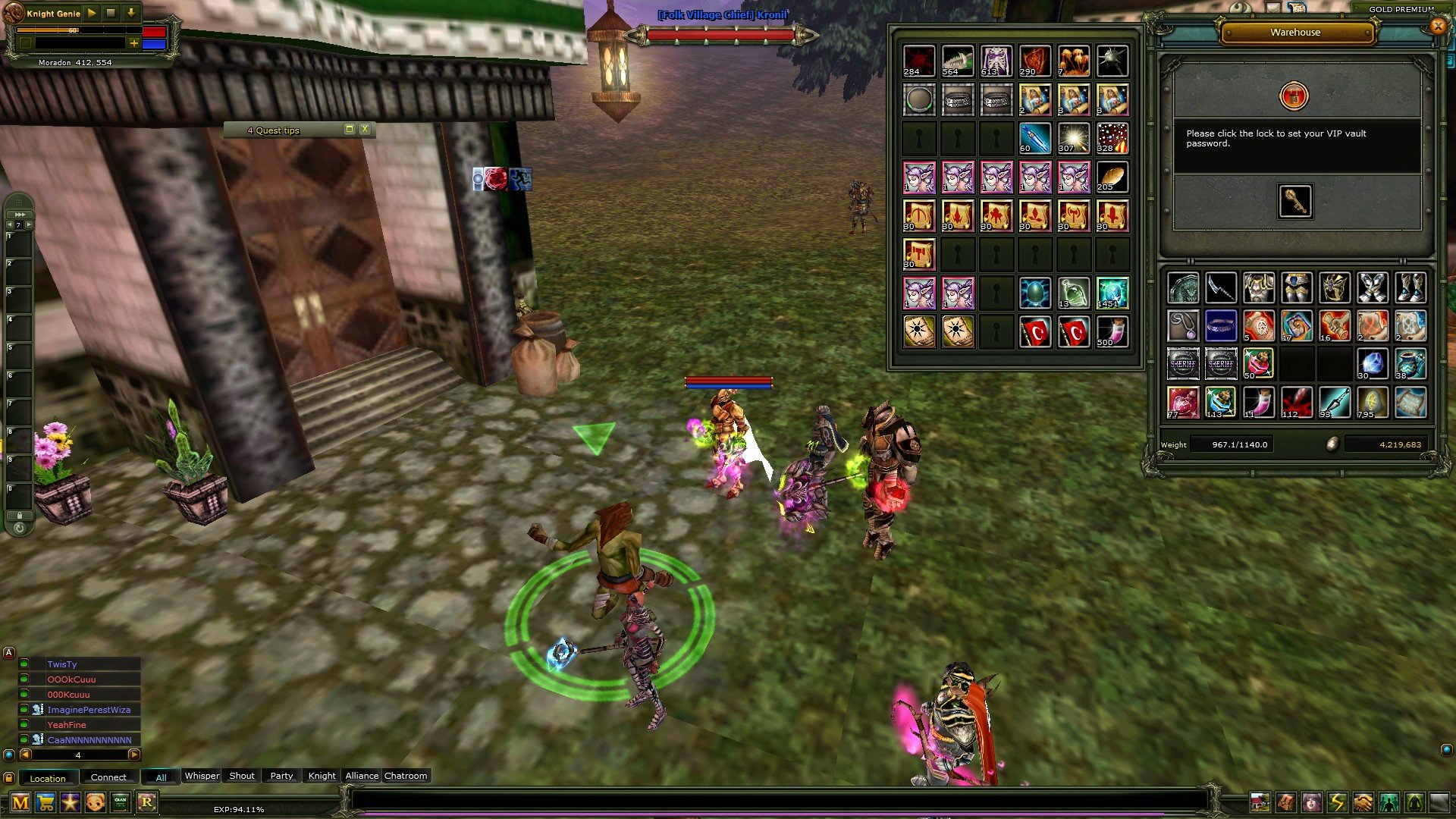Start Knight Genie with the play button
Viewport: 1456px width, 819px height.
pyautogui.click(x=92, y=13)
